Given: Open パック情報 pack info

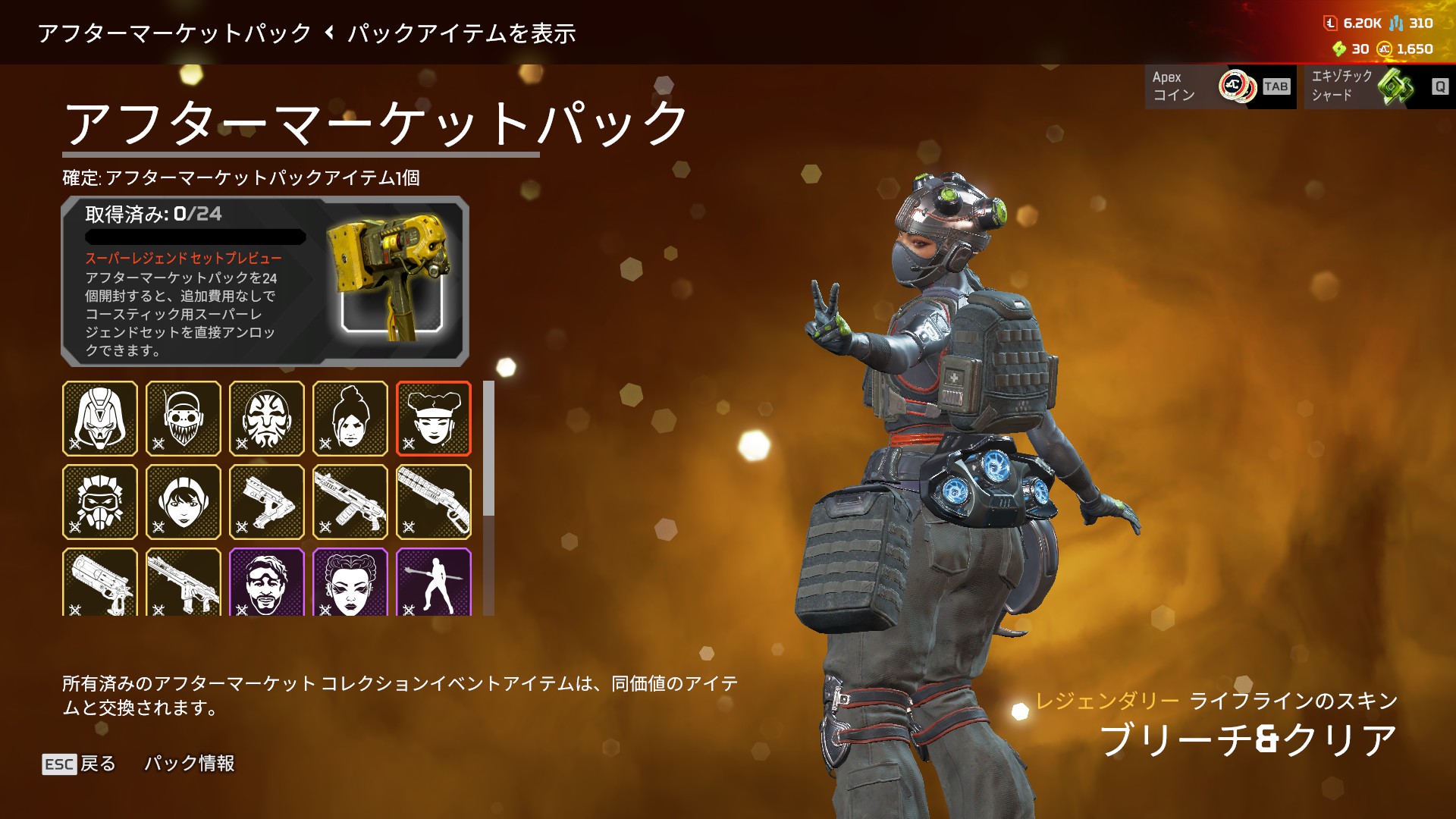Looking at the screenshot, I should point(190,764).
